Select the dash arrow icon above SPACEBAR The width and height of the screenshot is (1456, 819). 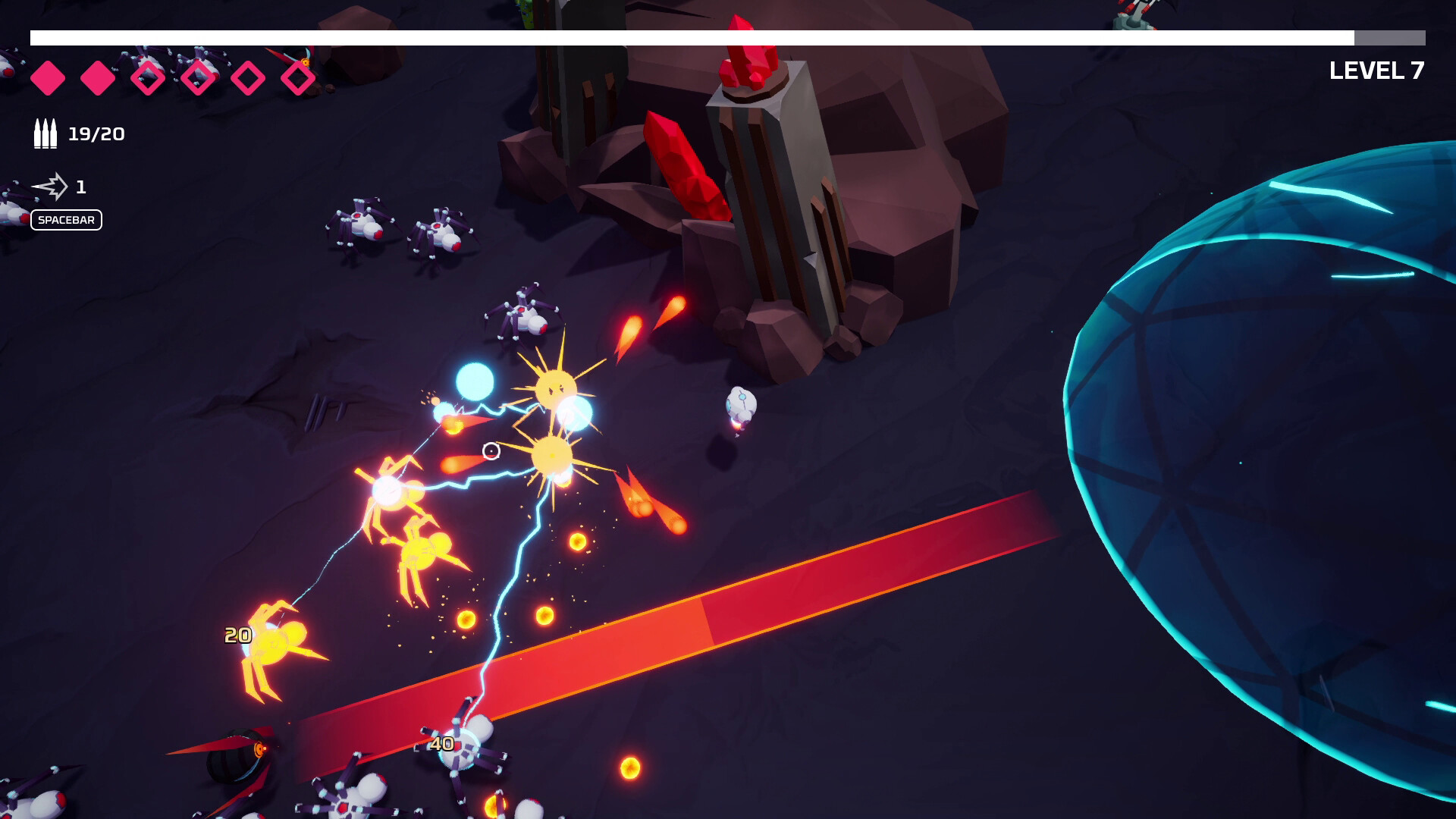tap(52, 184)
